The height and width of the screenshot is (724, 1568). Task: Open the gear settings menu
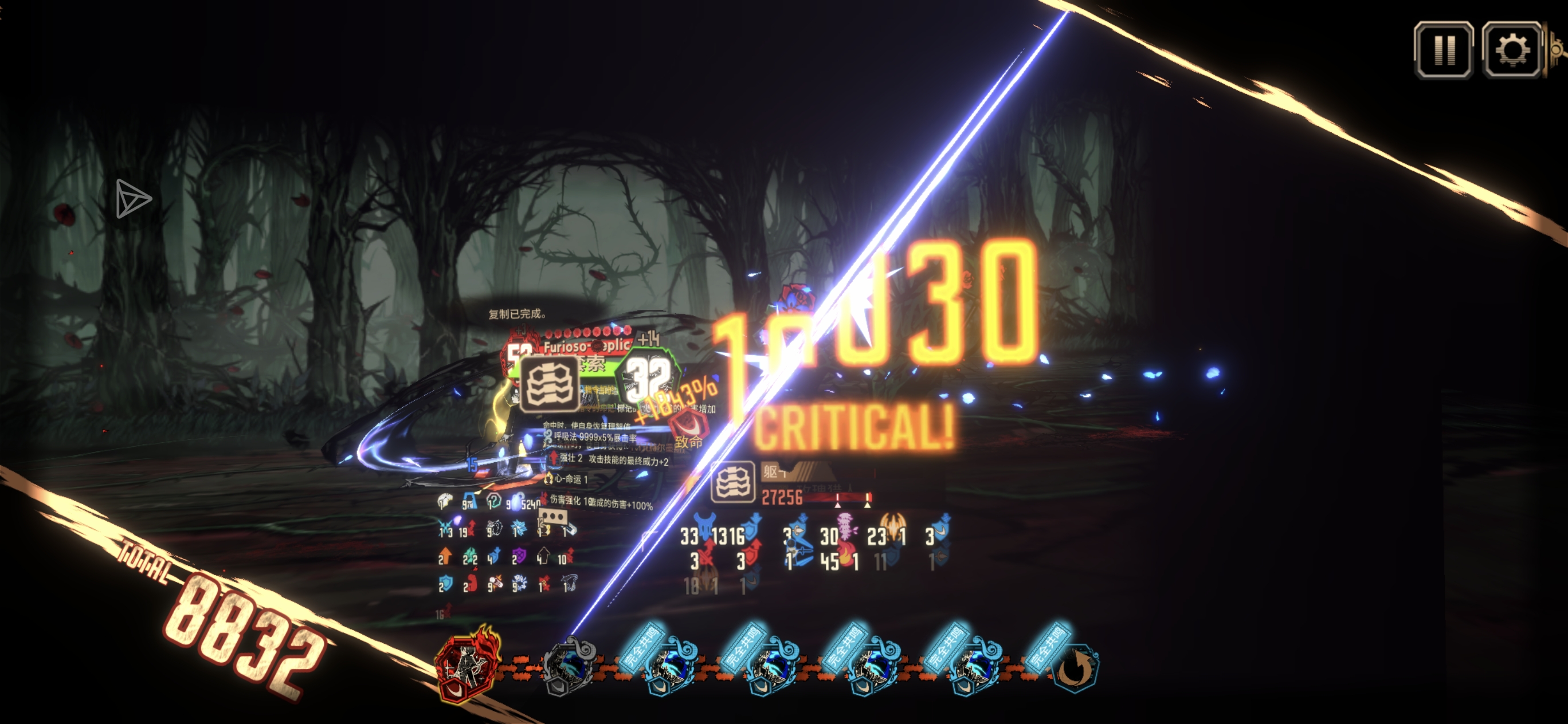pyautogui.click(x=1511, y=50)
